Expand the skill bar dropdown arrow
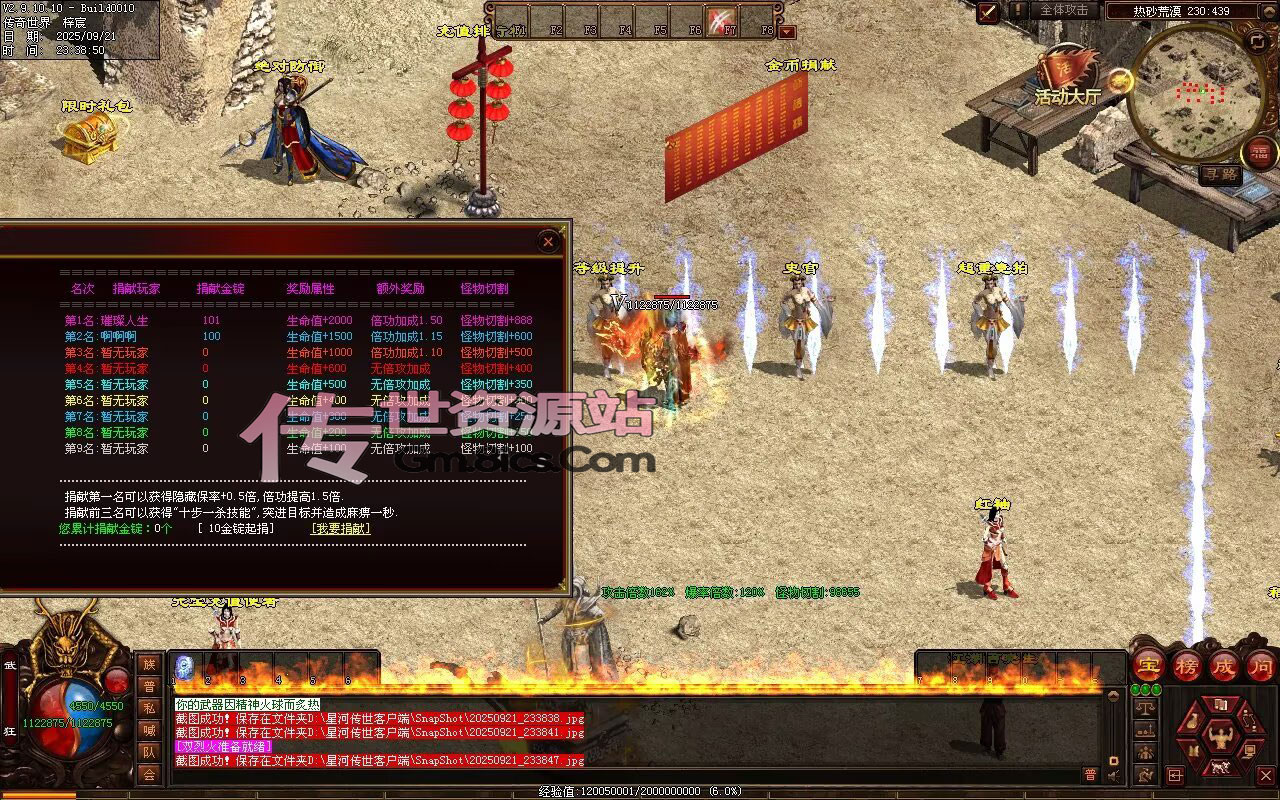The image size is (1280, 800). (x=787, y=32)
